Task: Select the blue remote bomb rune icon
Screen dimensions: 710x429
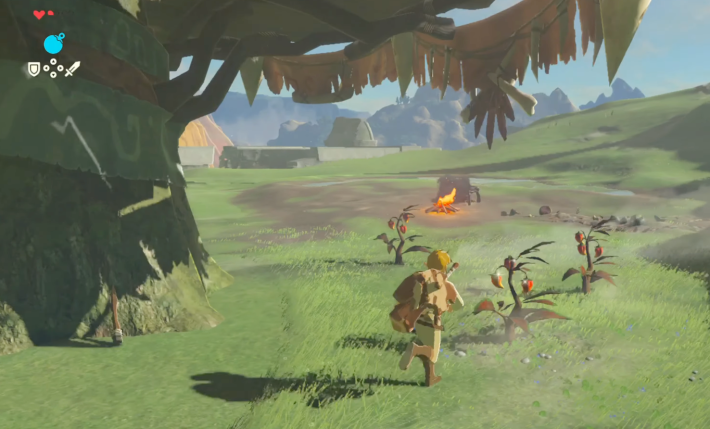Action: tap(53, 43)
